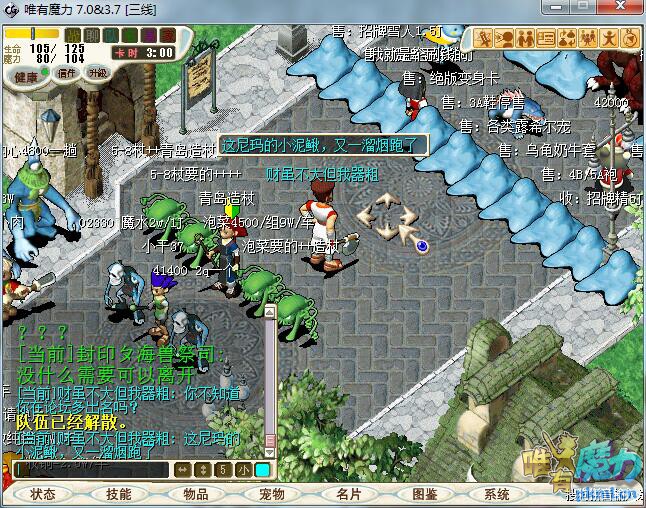Open the 物品 (Items) inventory
The height and width of the screenshot is (508, 646).
pyautogui.click(x=195, y=494)
